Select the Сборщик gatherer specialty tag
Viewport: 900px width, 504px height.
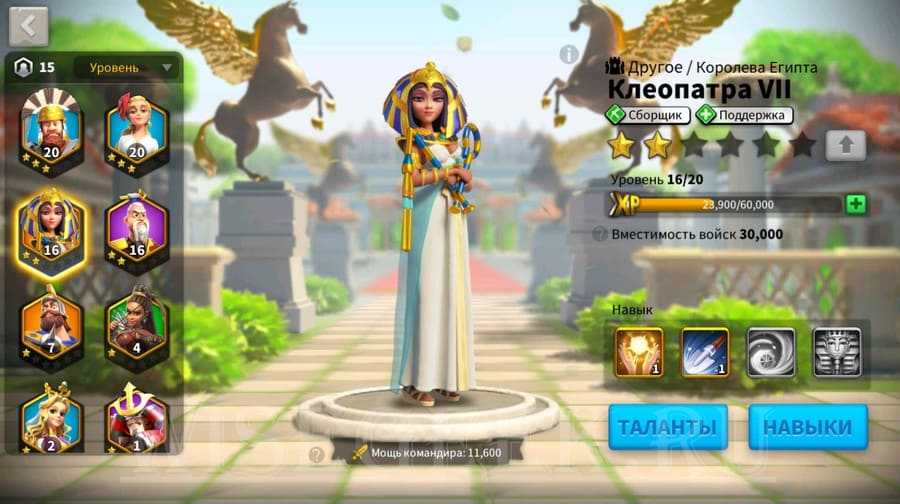click(x=647, y=115)
